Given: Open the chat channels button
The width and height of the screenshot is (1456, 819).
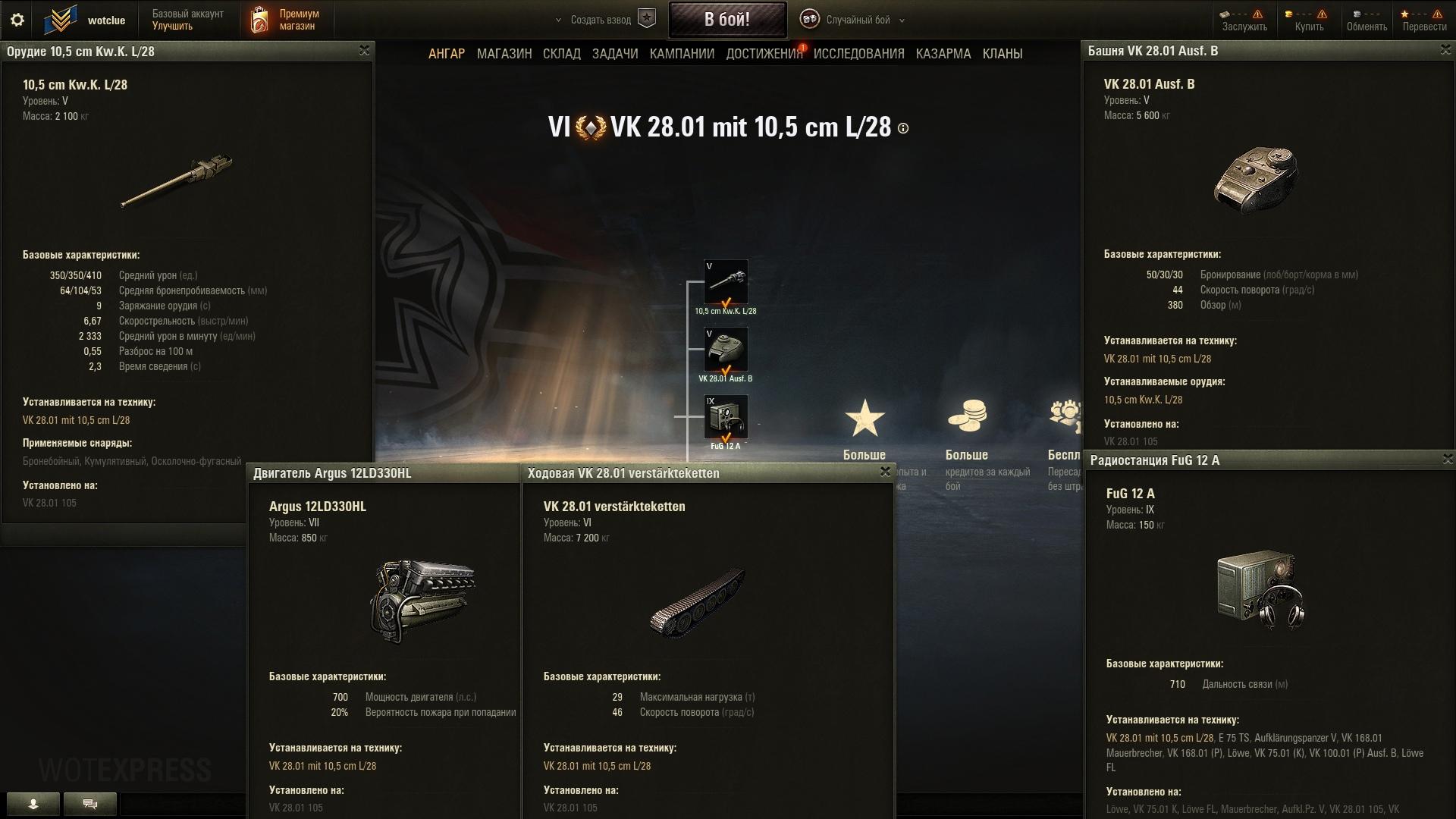Looking at the screenshot, I should coord(90,804).
